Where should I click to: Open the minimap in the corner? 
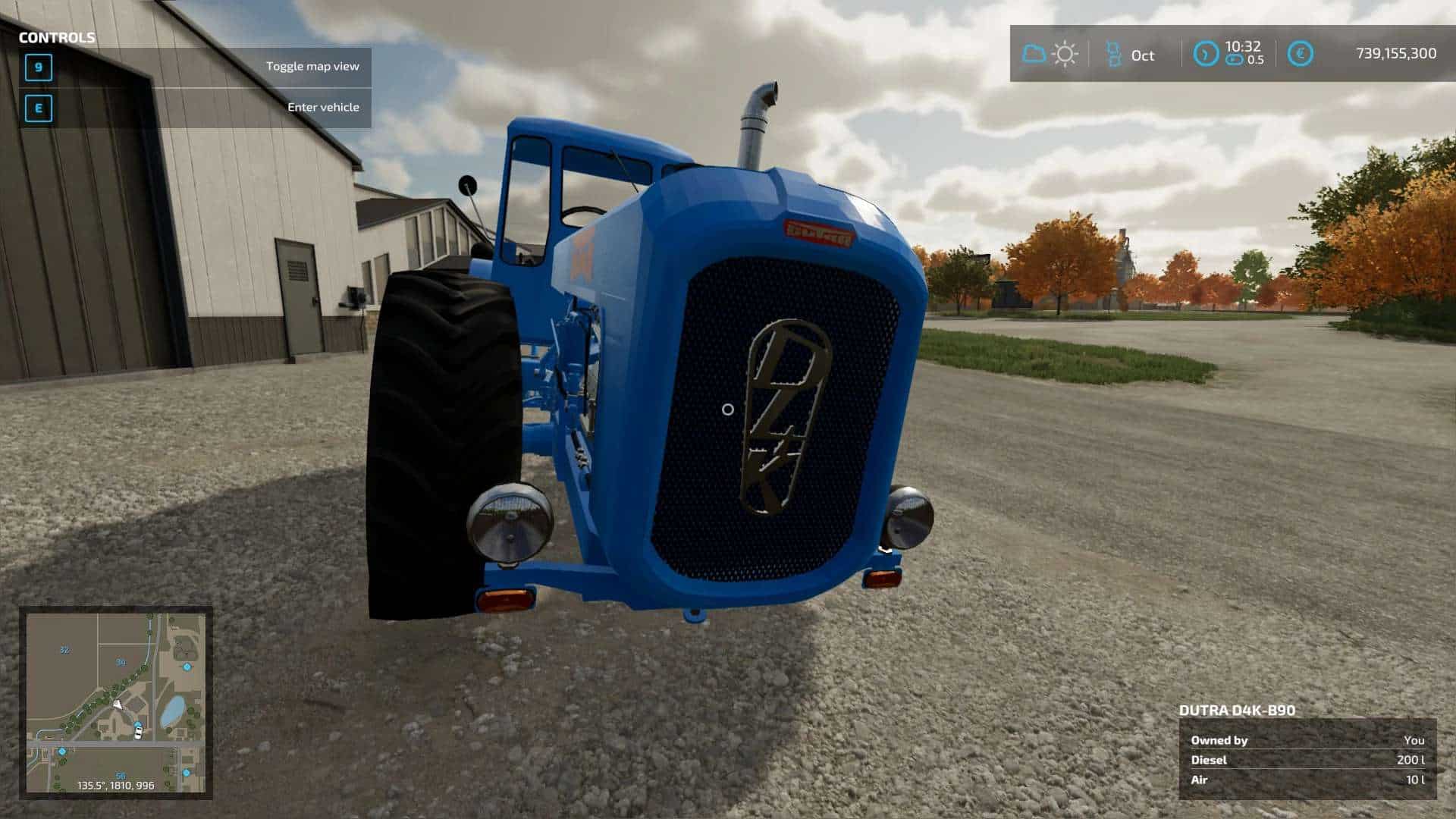115,702
